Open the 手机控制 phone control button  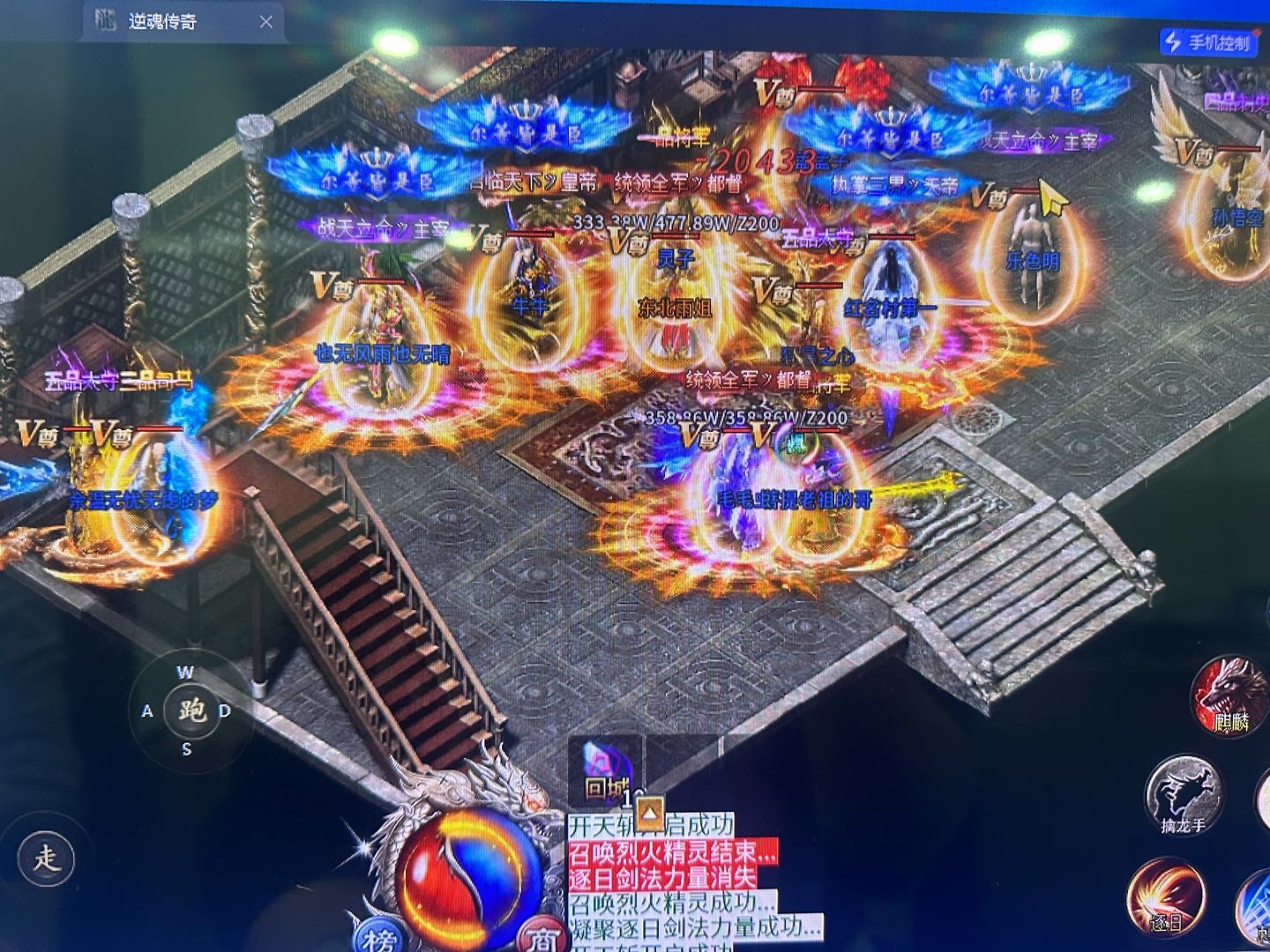point(1210,41)
